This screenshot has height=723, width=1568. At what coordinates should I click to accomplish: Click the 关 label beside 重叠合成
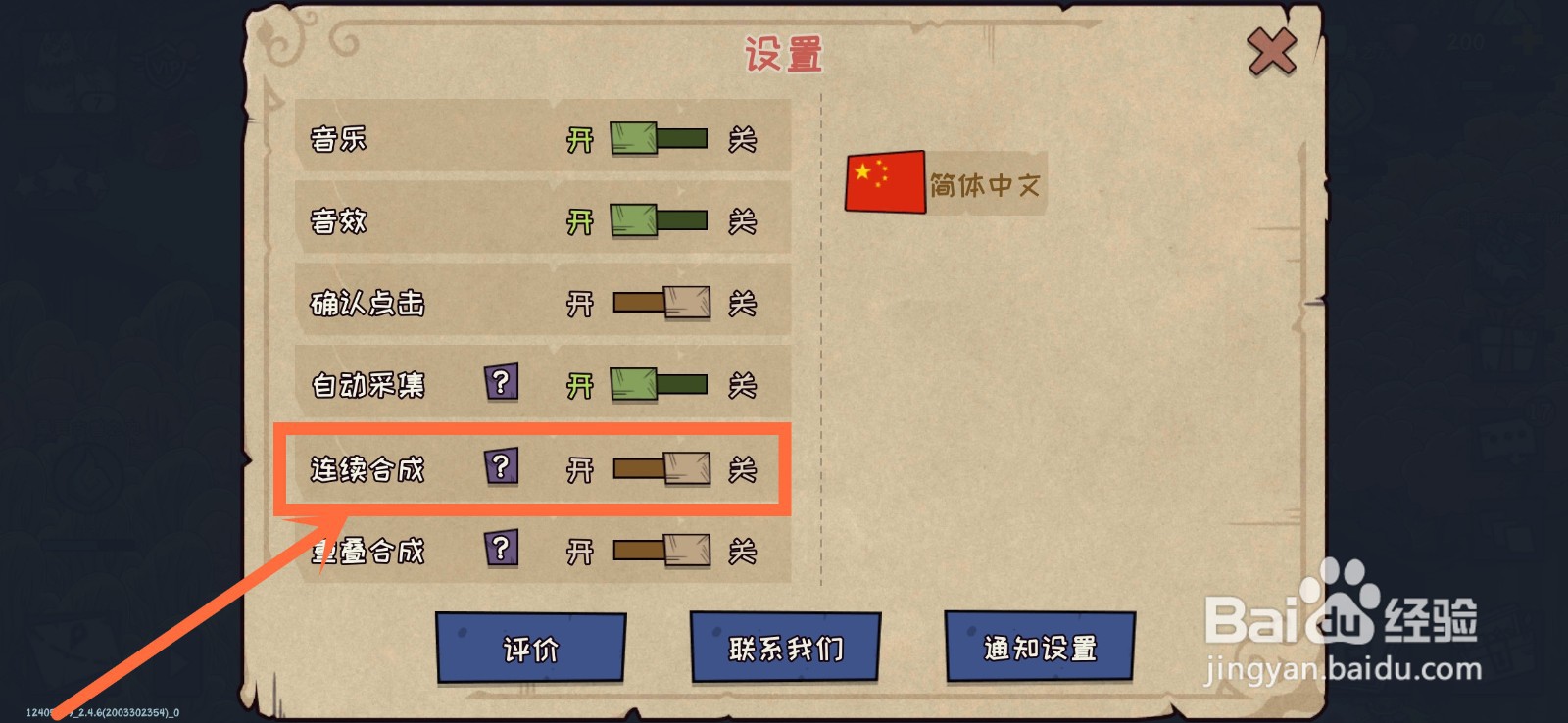745,552
